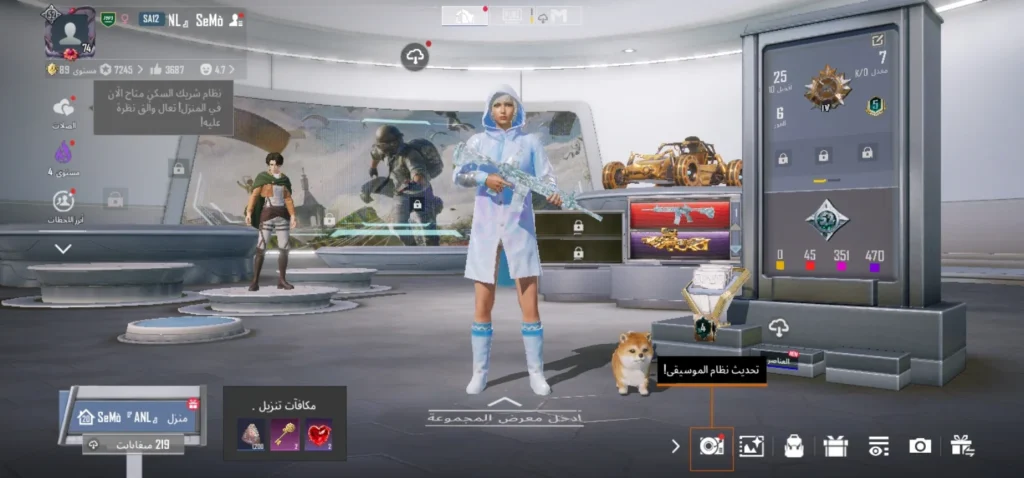Open the eye list view icon
1024x478 pixels.
[878, 446]
